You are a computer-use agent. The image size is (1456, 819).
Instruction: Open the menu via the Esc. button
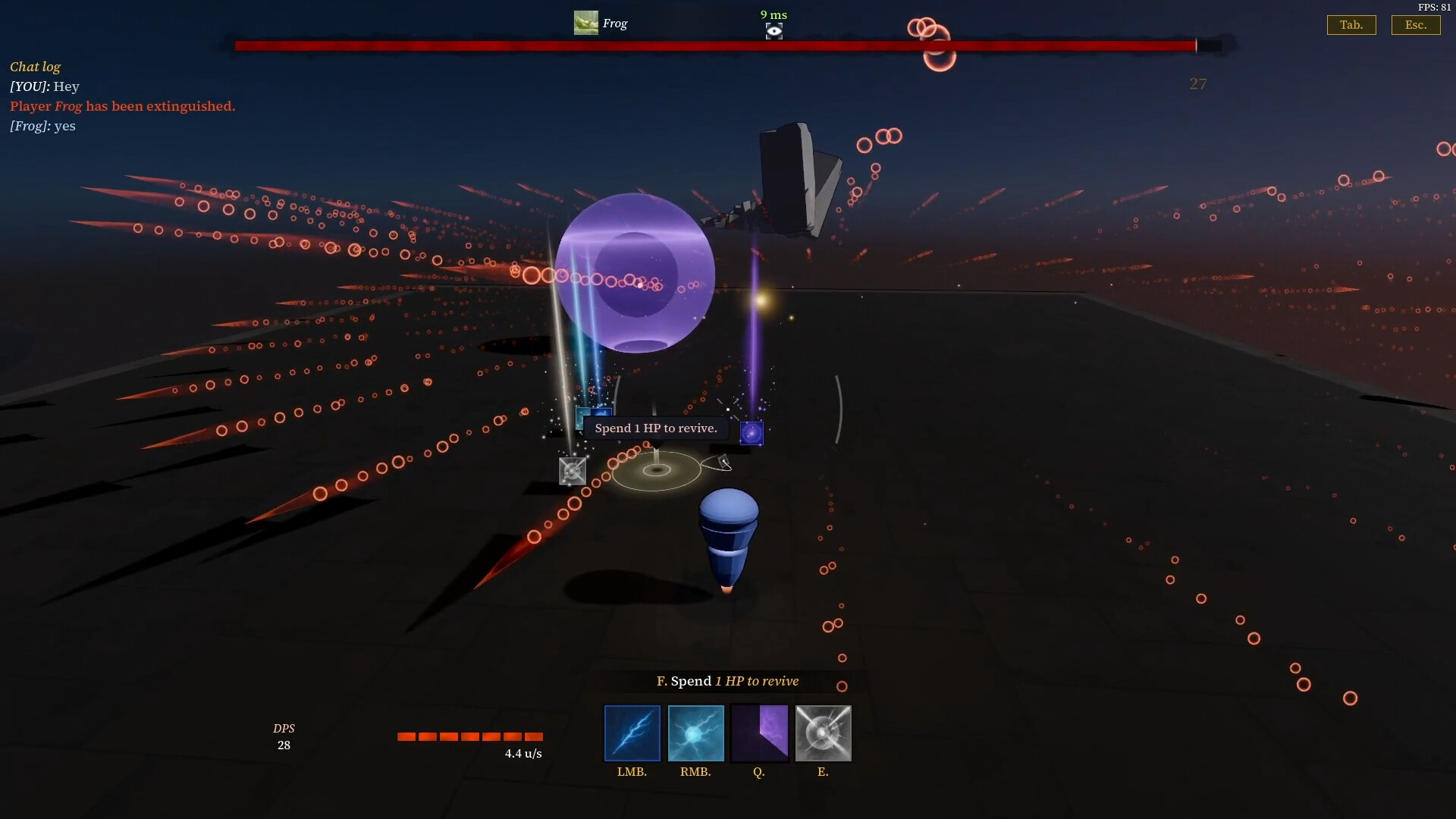point(1416,24)
